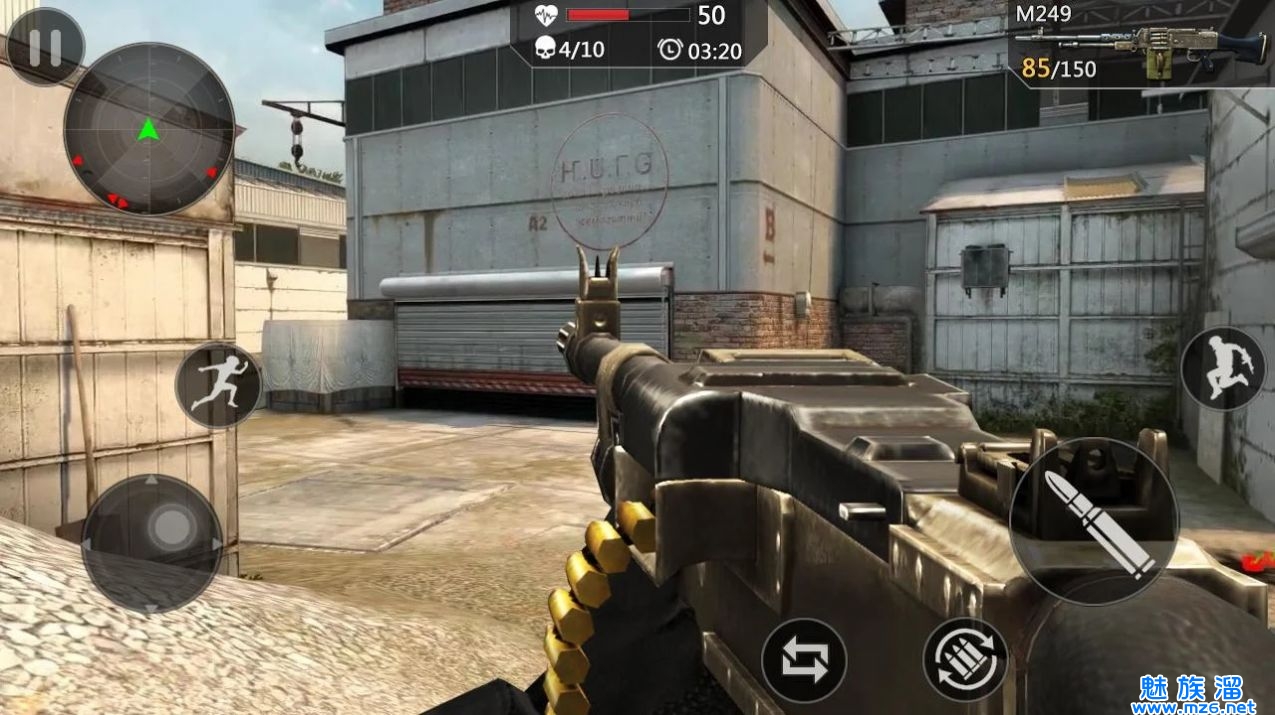This screenshot has width=1275, height=715.
Task: Switch weapons with the swap arrows button
Action: (x=804, y=660)
